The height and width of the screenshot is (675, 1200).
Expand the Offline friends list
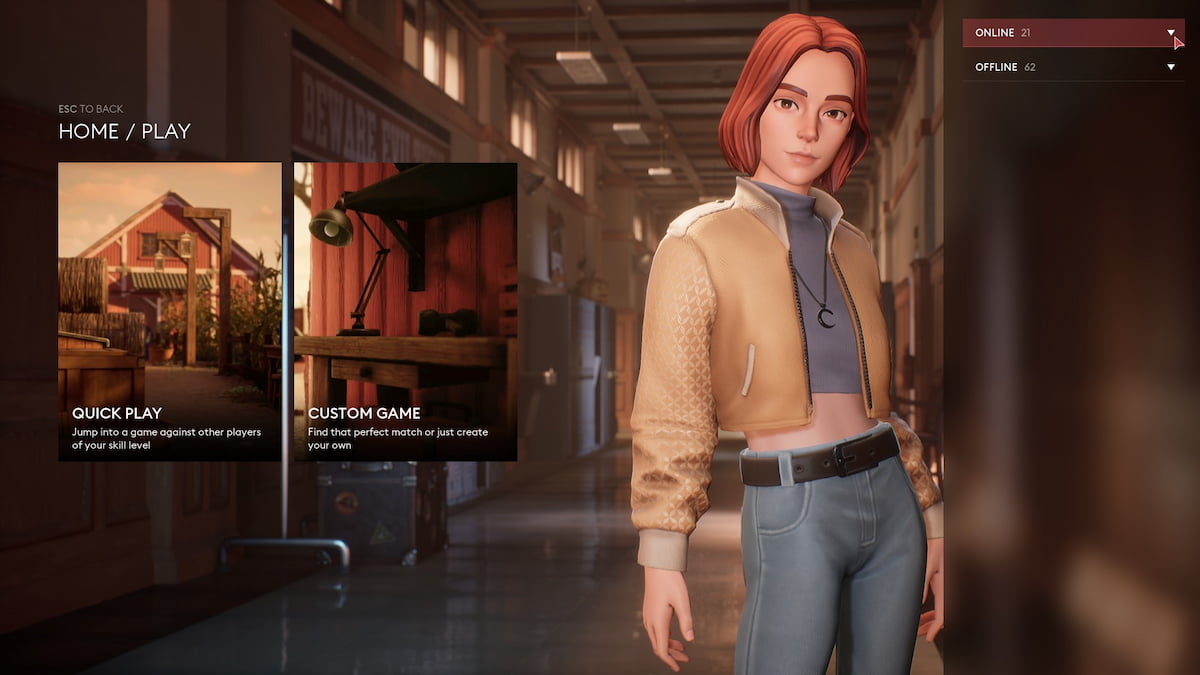[x=1072, y=67]
